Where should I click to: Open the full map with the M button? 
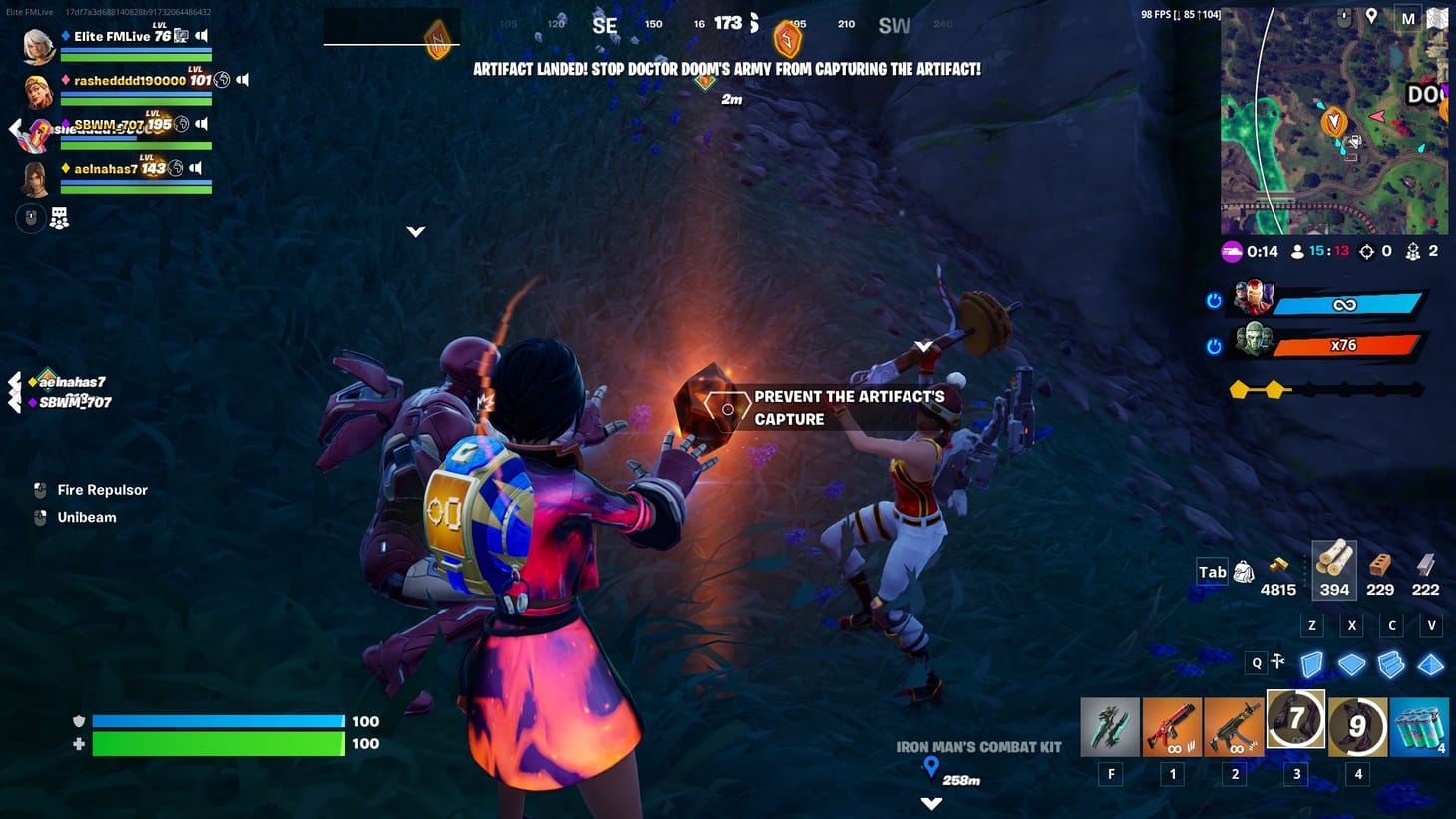coord(1410,18)
